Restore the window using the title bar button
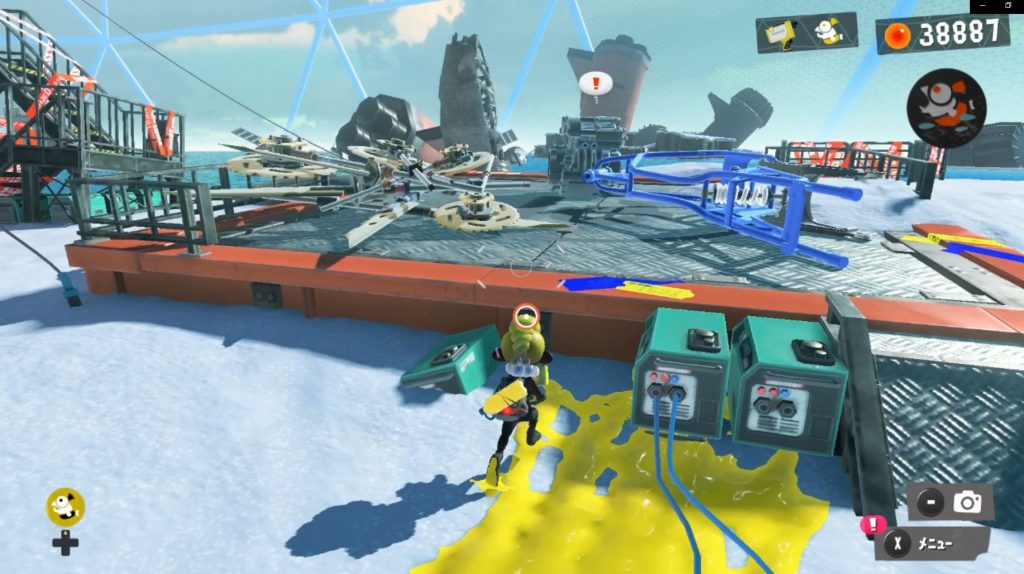This screenshot has width=1024, height=574. tap(1010, 7)
